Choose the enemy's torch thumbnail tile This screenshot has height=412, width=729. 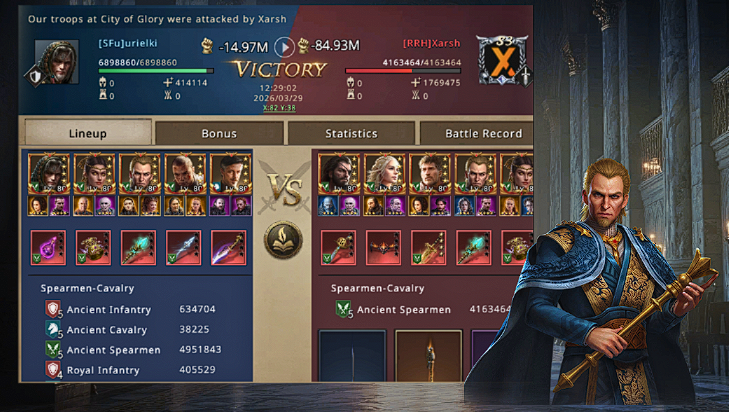pos(428,357)
